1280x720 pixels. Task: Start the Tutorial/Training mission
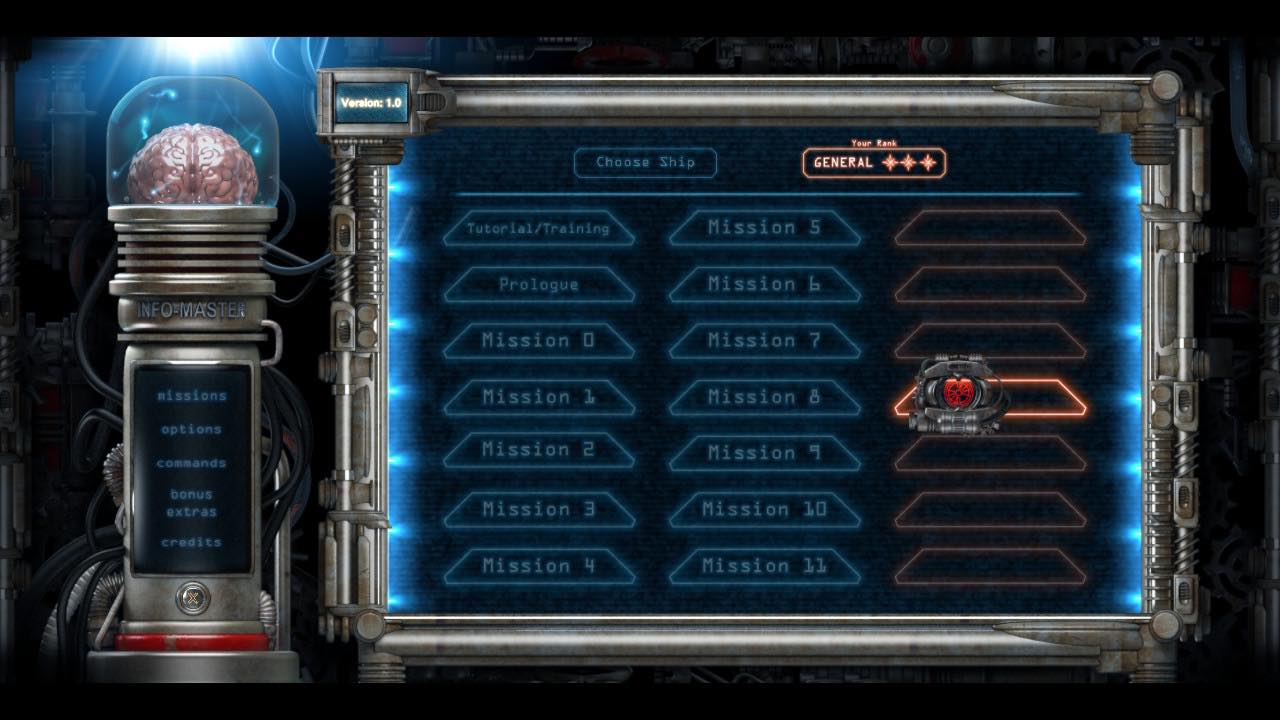click(x=538, y=228)
